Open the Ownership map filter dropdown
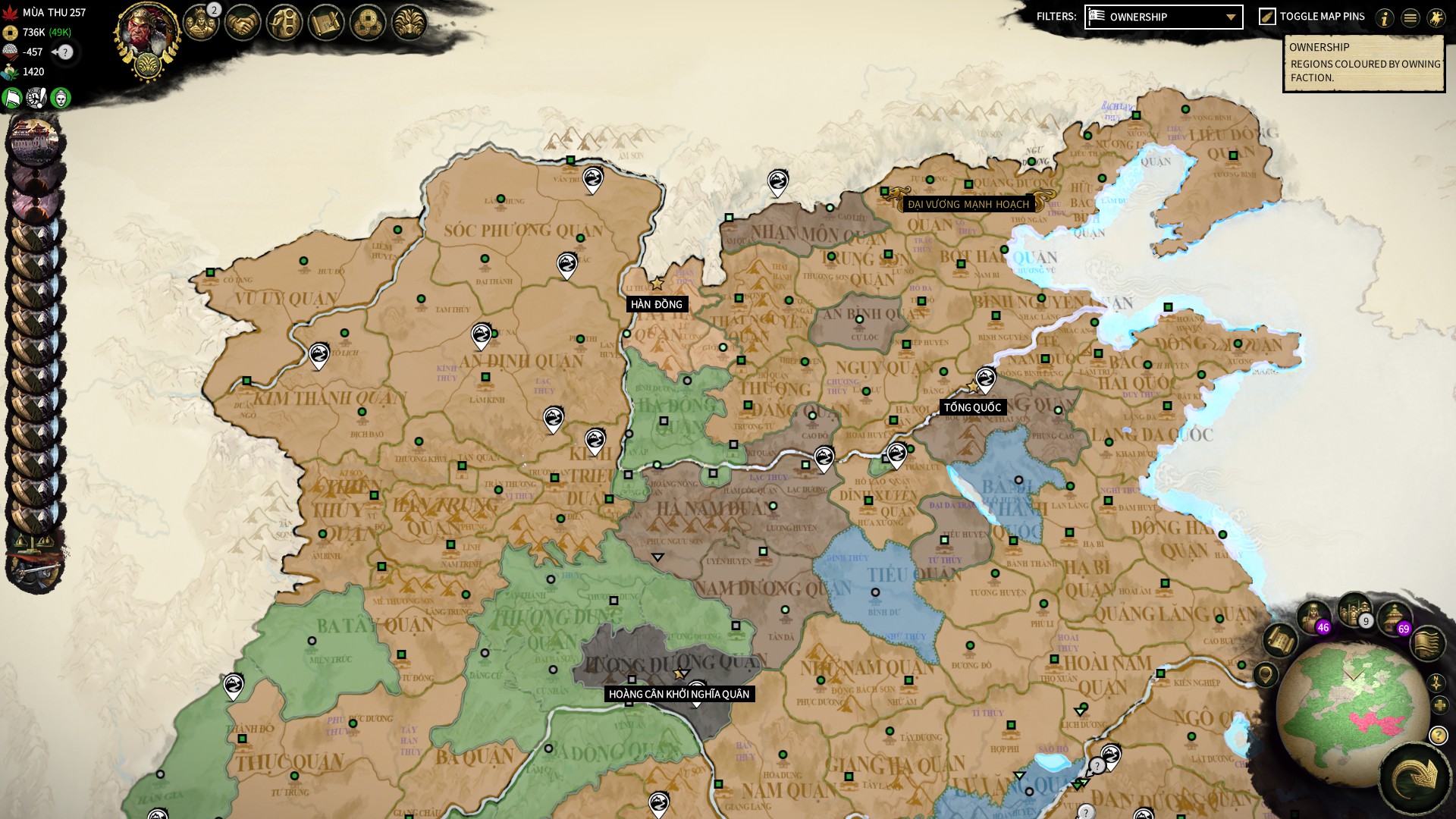 point(1163,17)
